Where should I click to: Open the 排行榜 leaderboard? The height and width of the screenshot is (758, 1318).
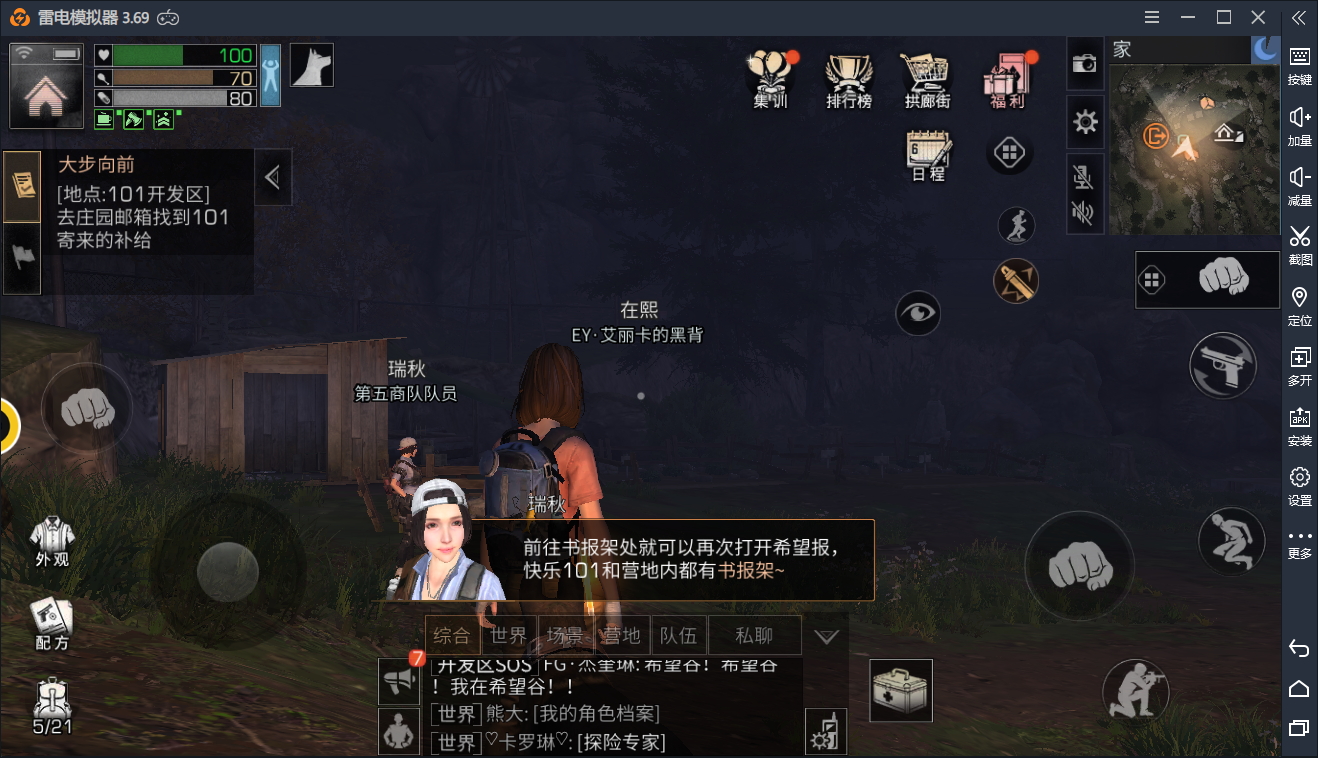pos(849,78)
